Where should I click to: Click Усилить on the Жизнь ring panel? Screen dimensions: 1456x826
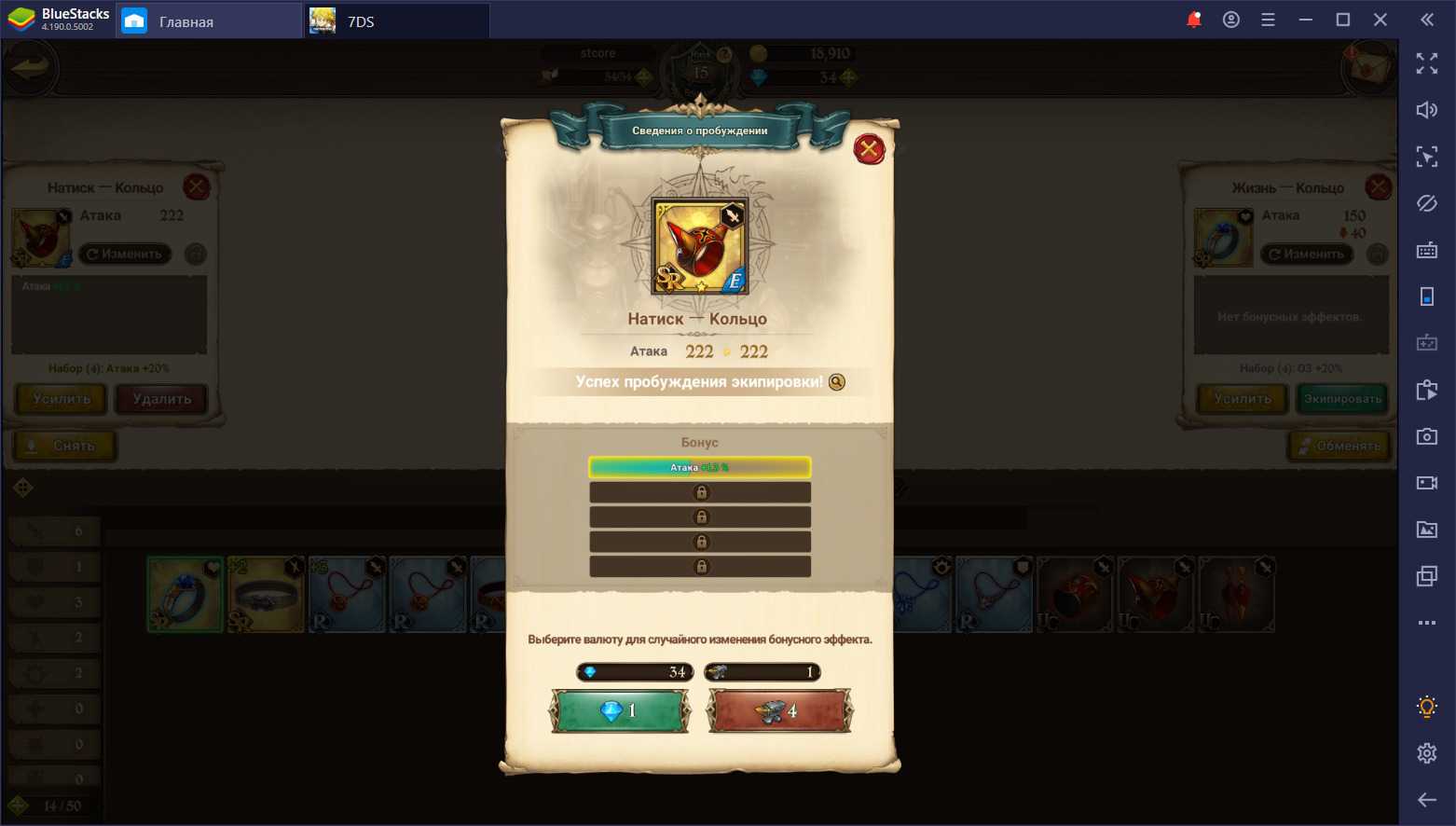1243,399
